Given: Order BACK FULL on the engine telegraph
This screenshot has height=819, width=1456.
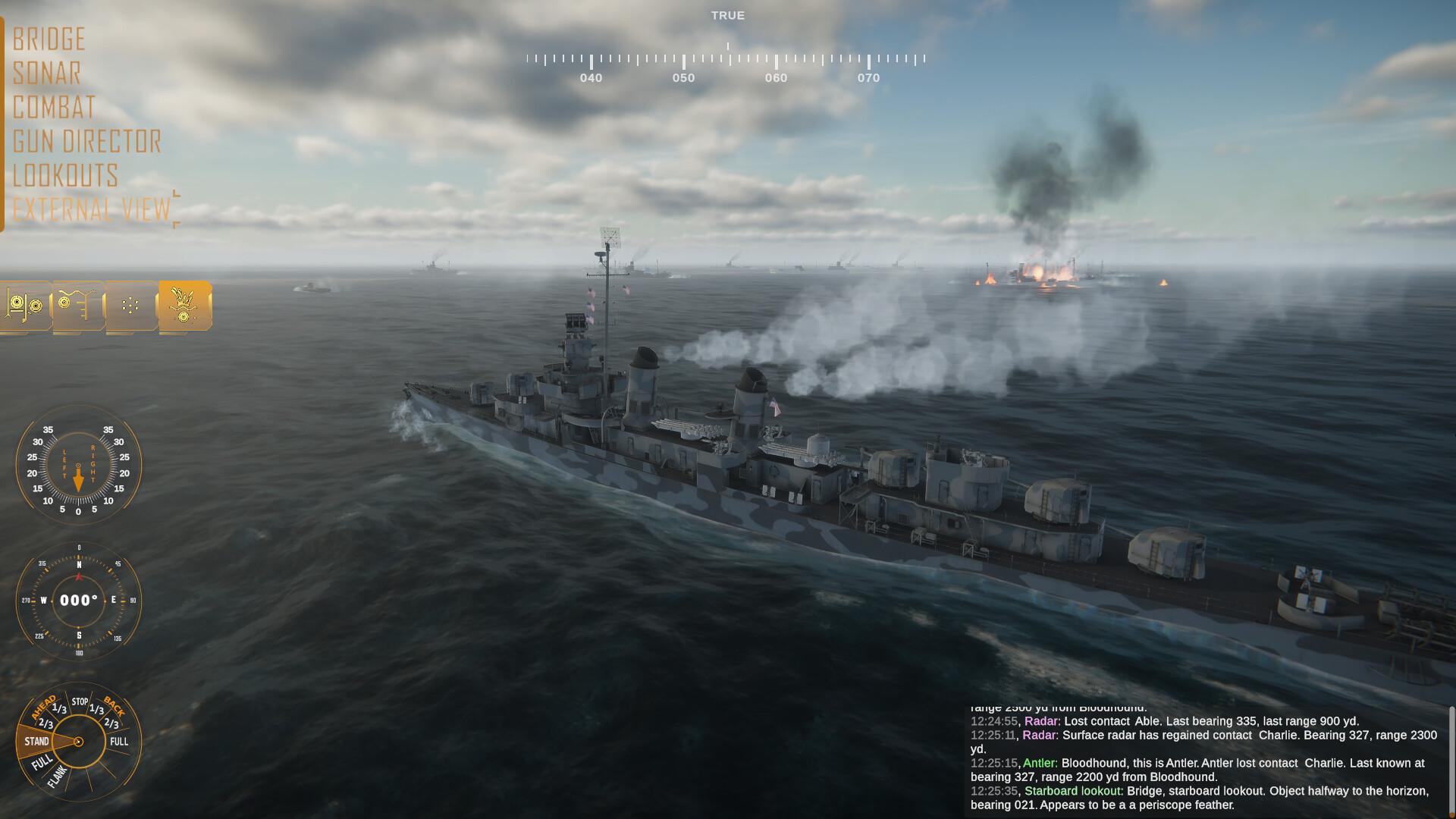Looking at the screenshot, I should point(119,742).
